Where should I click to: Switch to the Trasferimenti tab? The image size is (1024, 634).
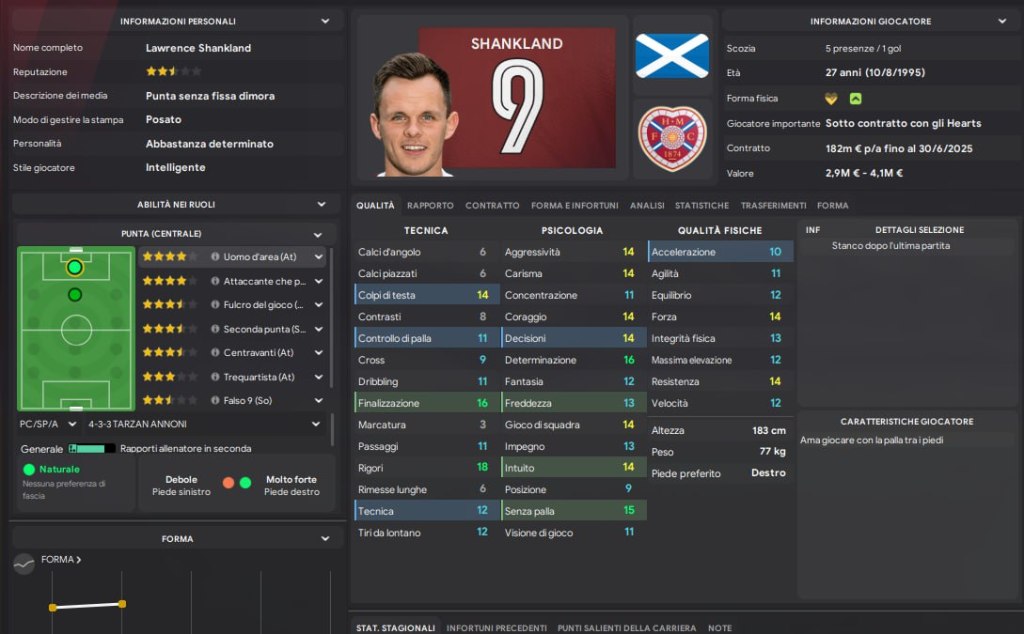pyautogui.click(x=773, y=206)
